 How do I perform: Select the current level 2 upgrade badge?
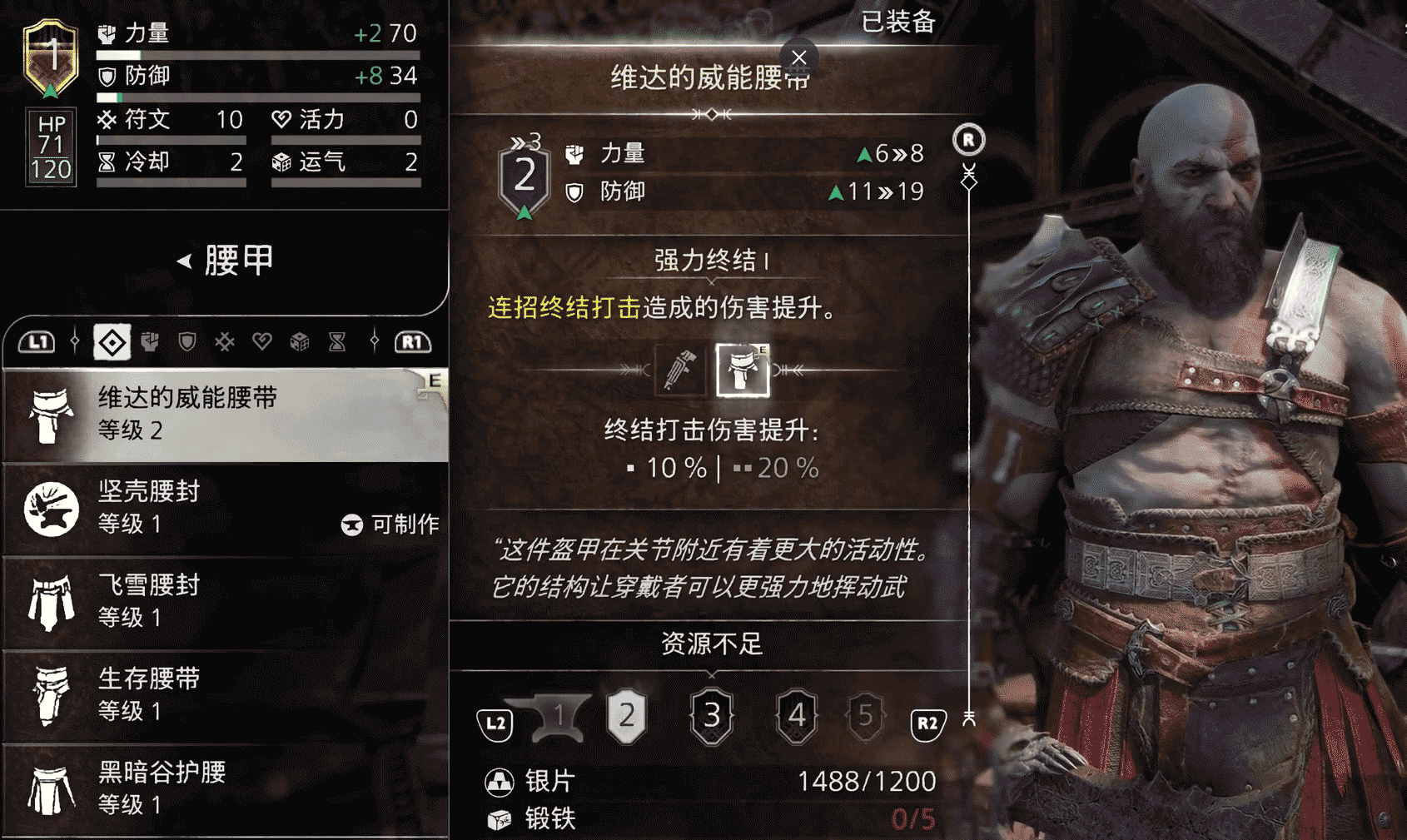click(x=627, y=716)
